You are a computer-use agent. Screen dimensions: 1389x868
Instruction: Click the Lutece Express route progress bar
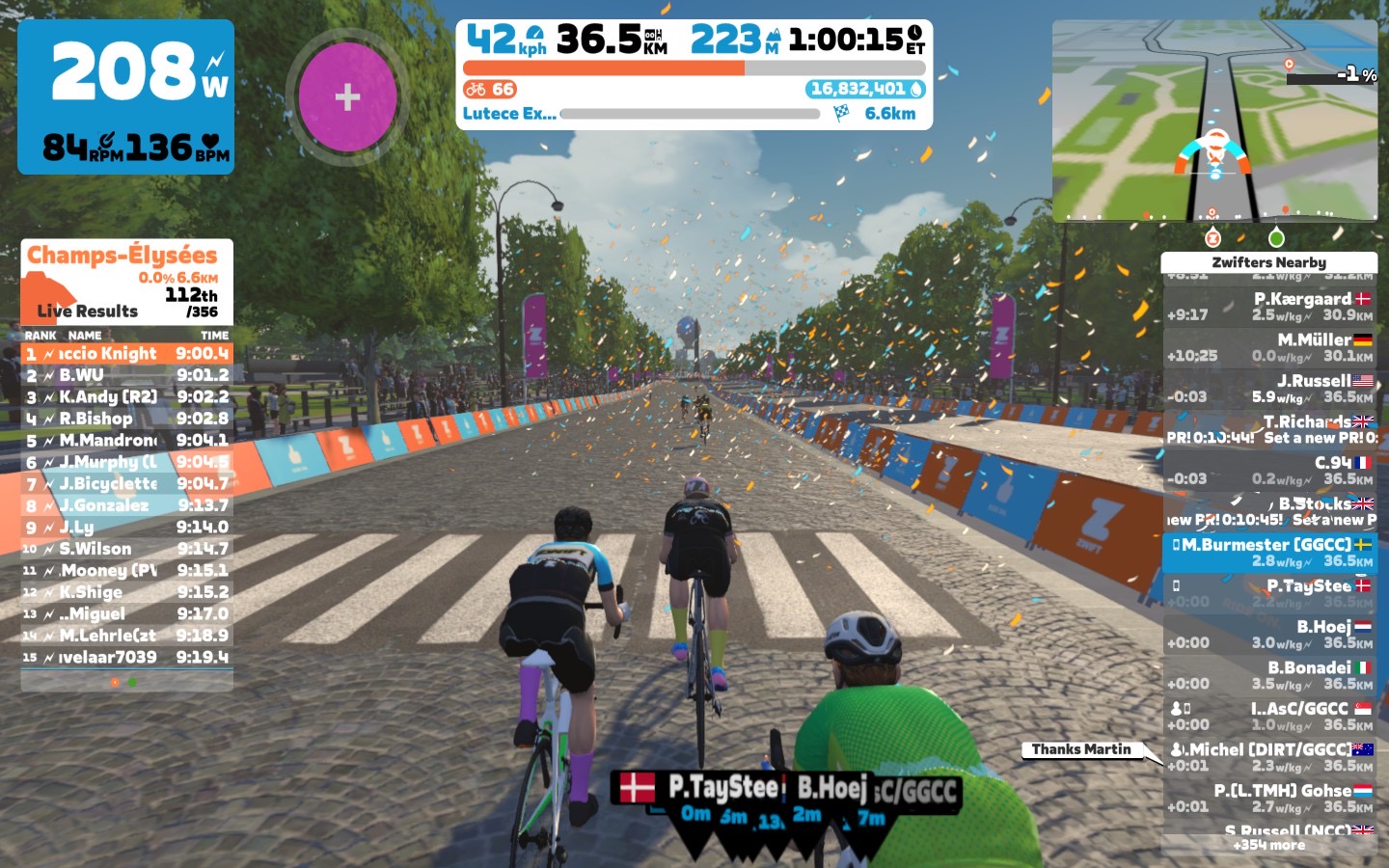tap(690, 114)
